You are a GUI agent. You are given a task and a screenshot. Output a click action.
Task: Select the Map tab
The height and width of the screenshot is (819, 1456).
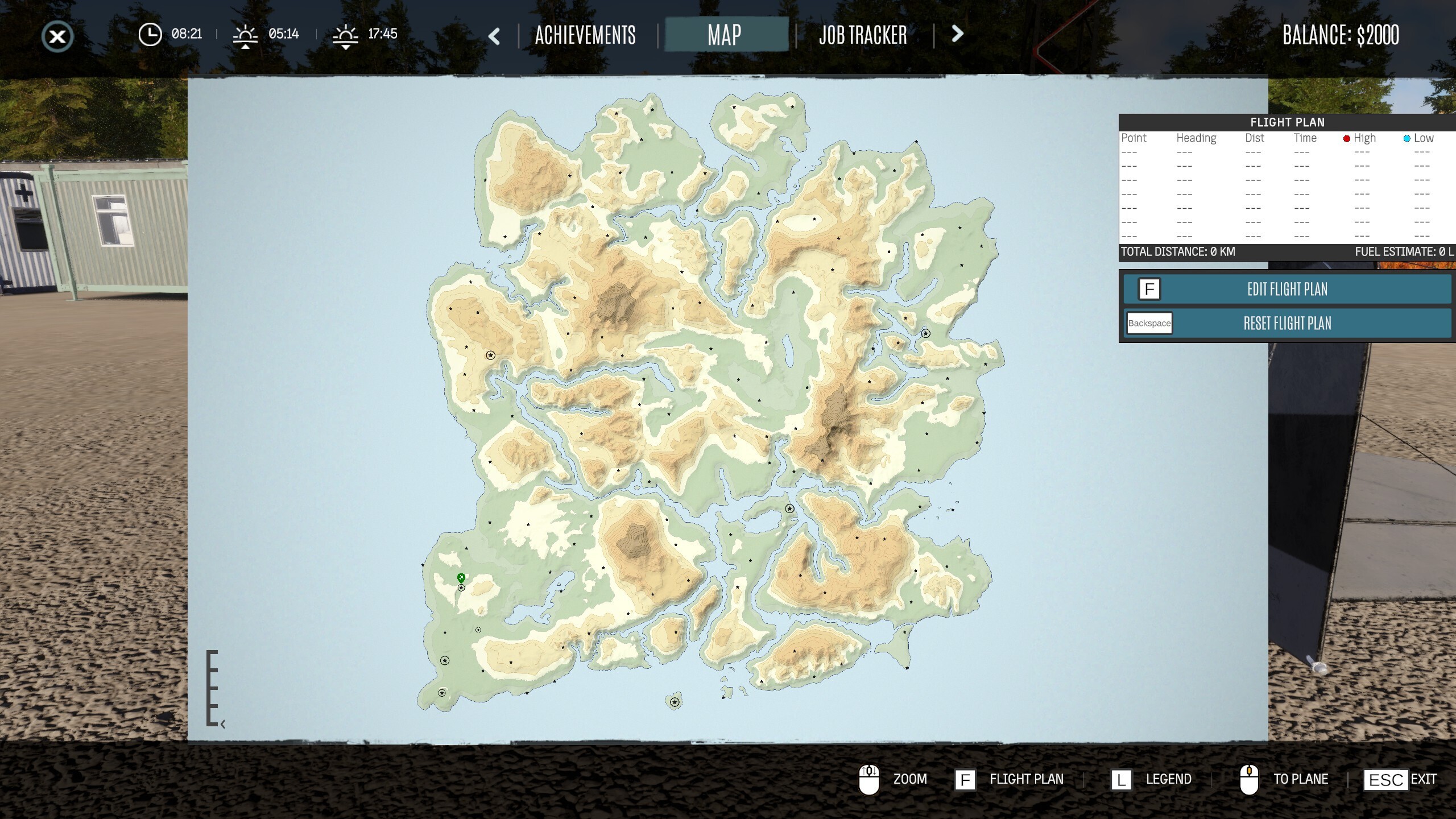(725, 35)
